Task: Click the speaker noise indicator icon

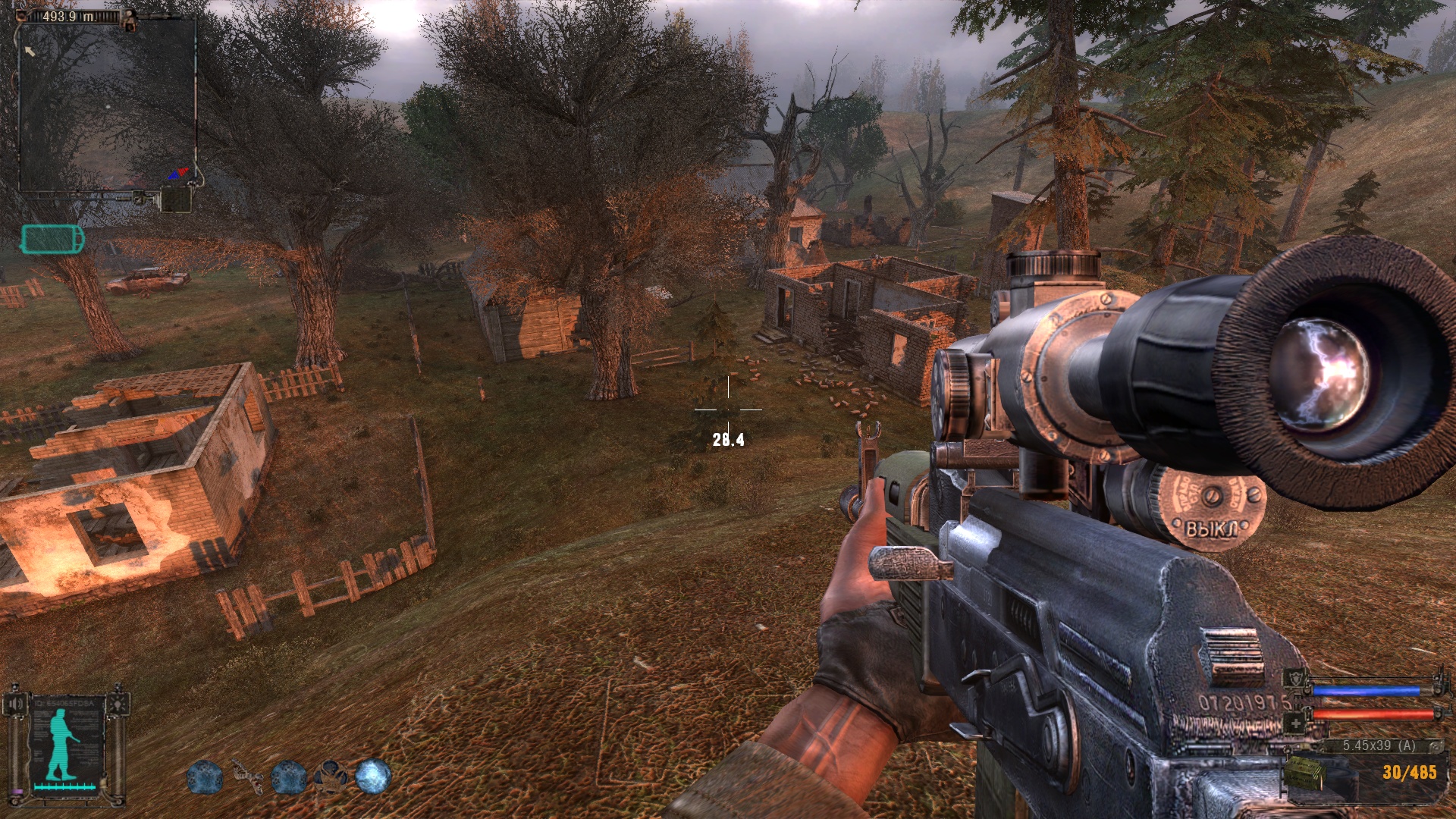Action: [x=14, y=704]
